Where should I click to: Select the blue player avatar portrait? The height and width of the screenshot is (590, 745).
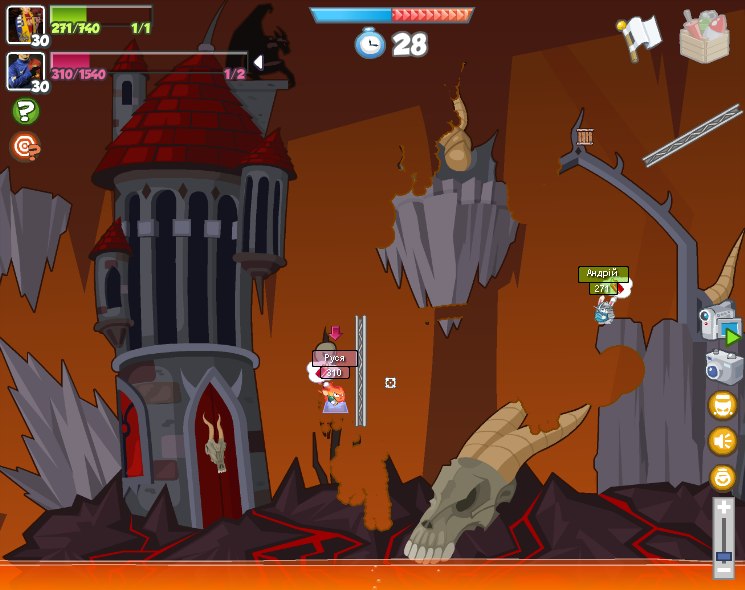[x=25, y=71]
